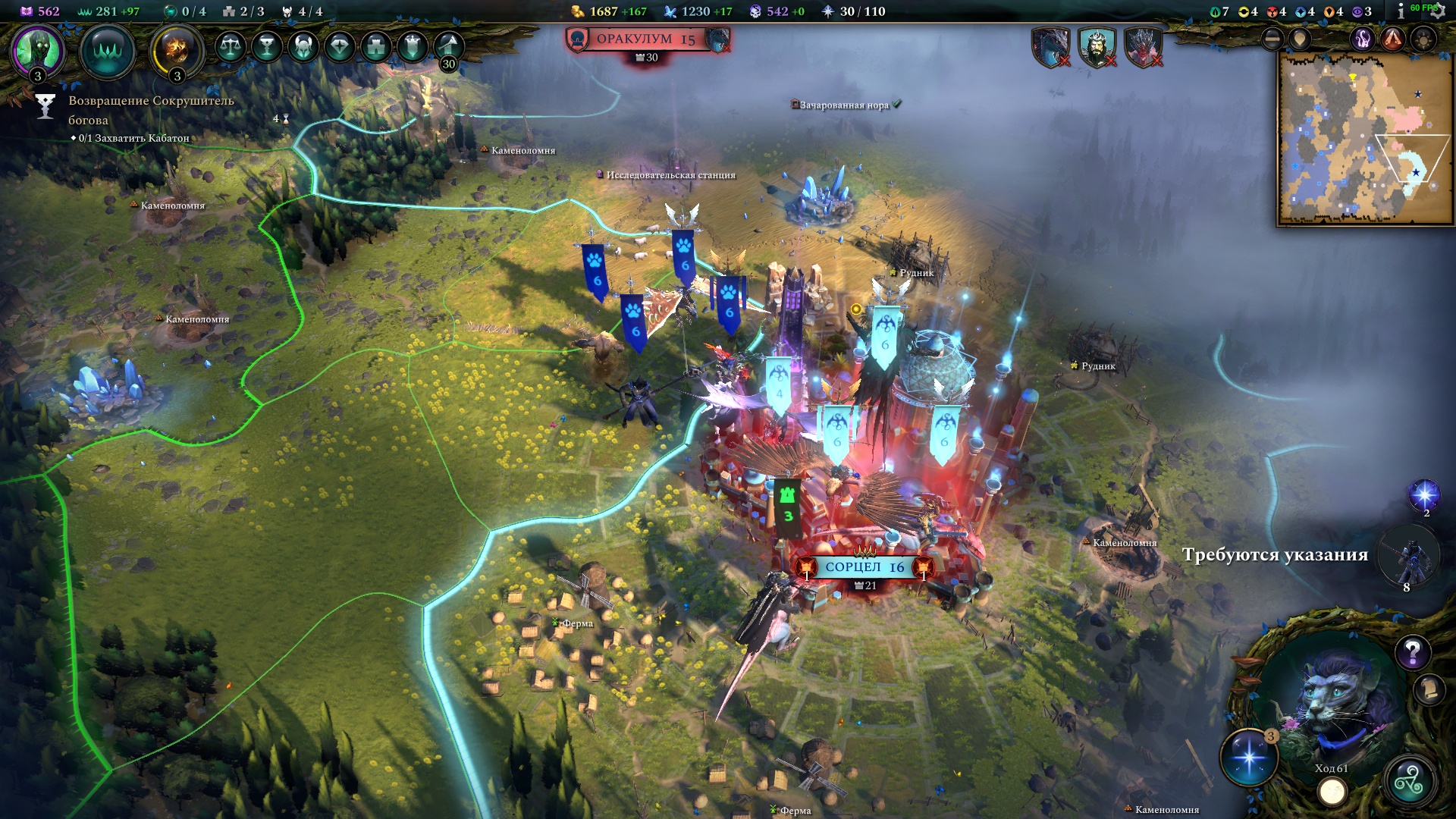
Task: Open the winged helmet heroes button
Action: click(303, 47)
